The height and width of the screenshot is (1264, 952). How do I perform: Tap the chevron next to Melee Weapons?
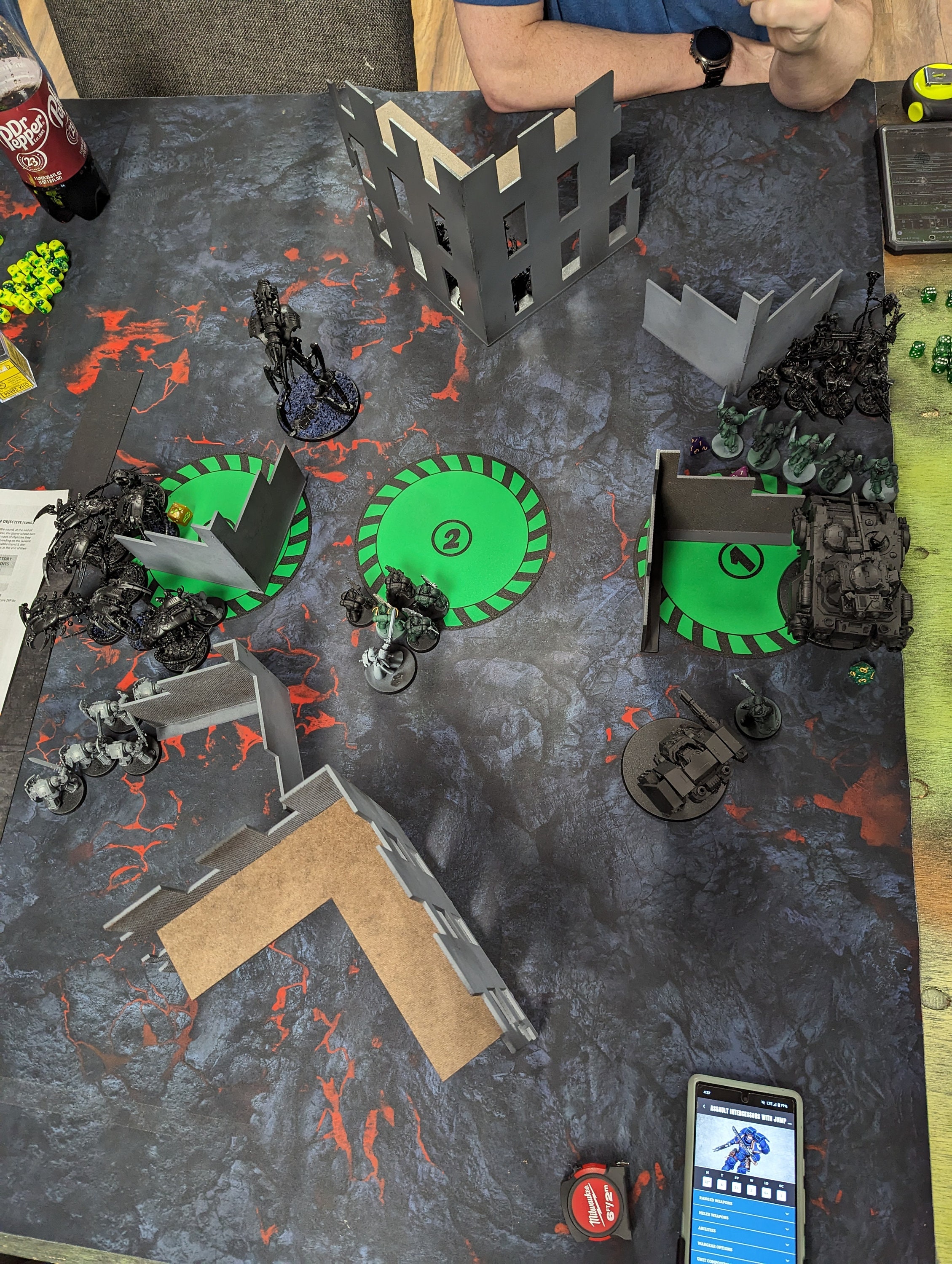tap(787, 1214)
